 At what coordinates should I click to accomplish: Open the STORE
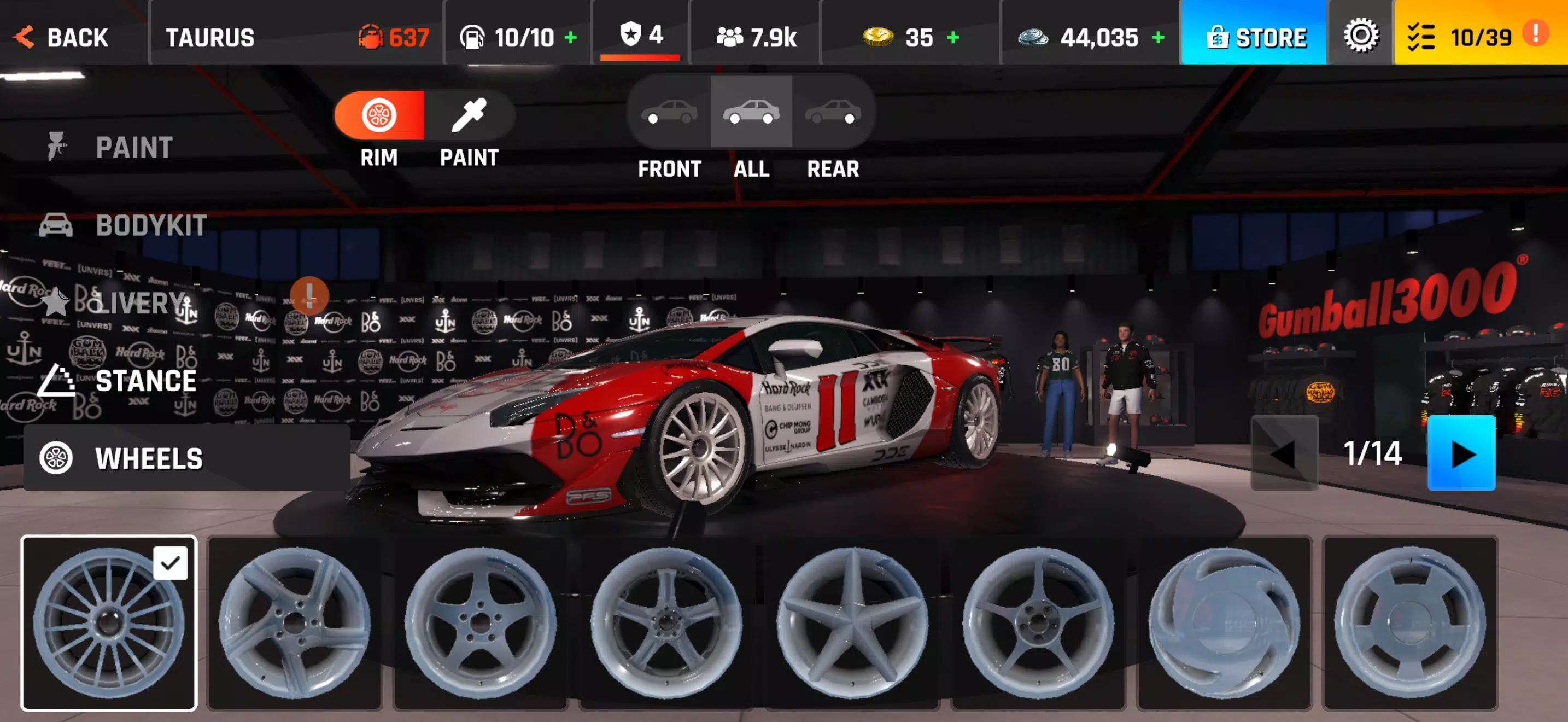[x=1255, y=37]
